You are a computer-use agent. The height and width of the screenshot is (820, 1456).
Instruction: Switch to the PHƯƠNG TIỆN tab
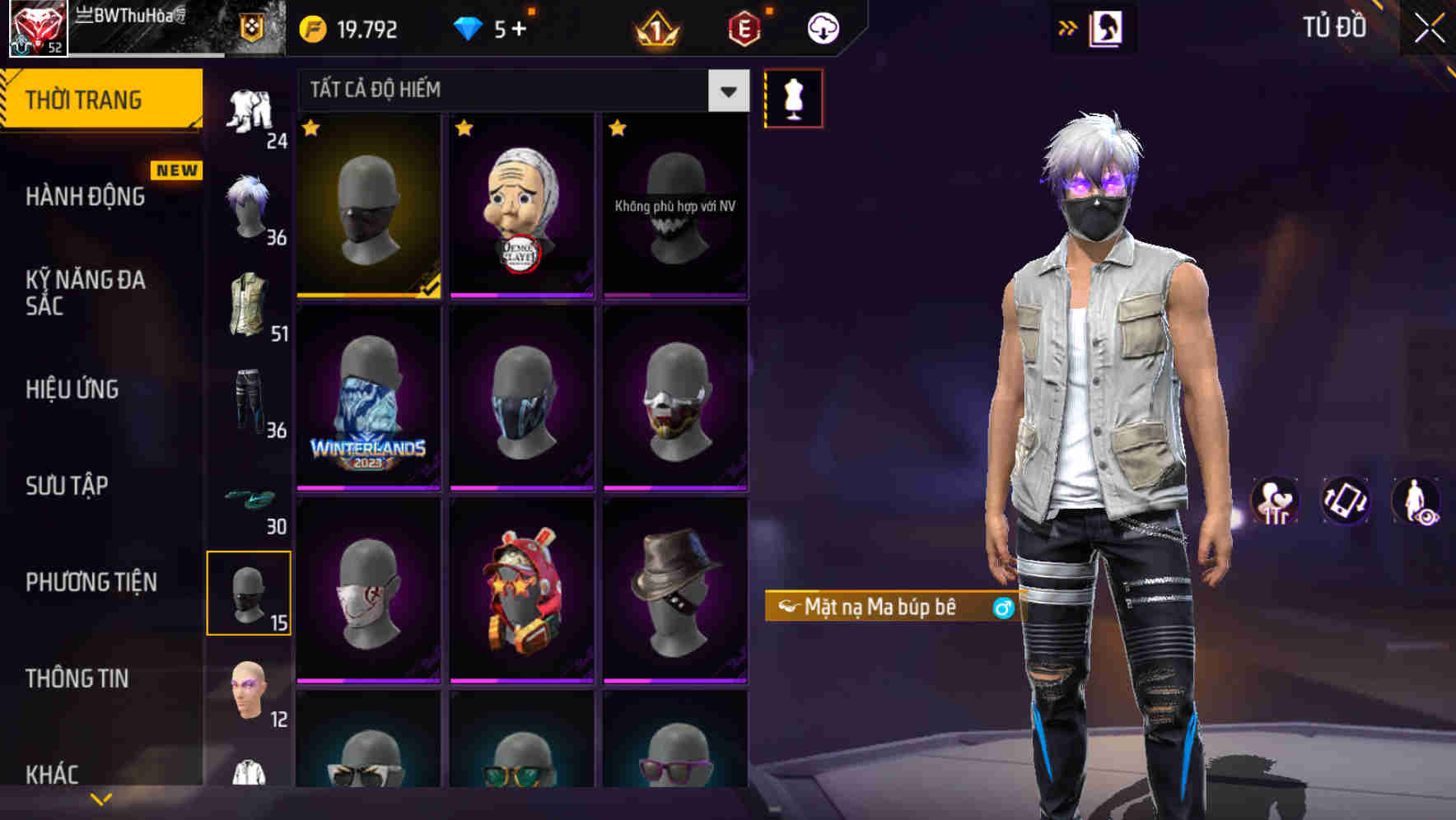pos(91,581)
